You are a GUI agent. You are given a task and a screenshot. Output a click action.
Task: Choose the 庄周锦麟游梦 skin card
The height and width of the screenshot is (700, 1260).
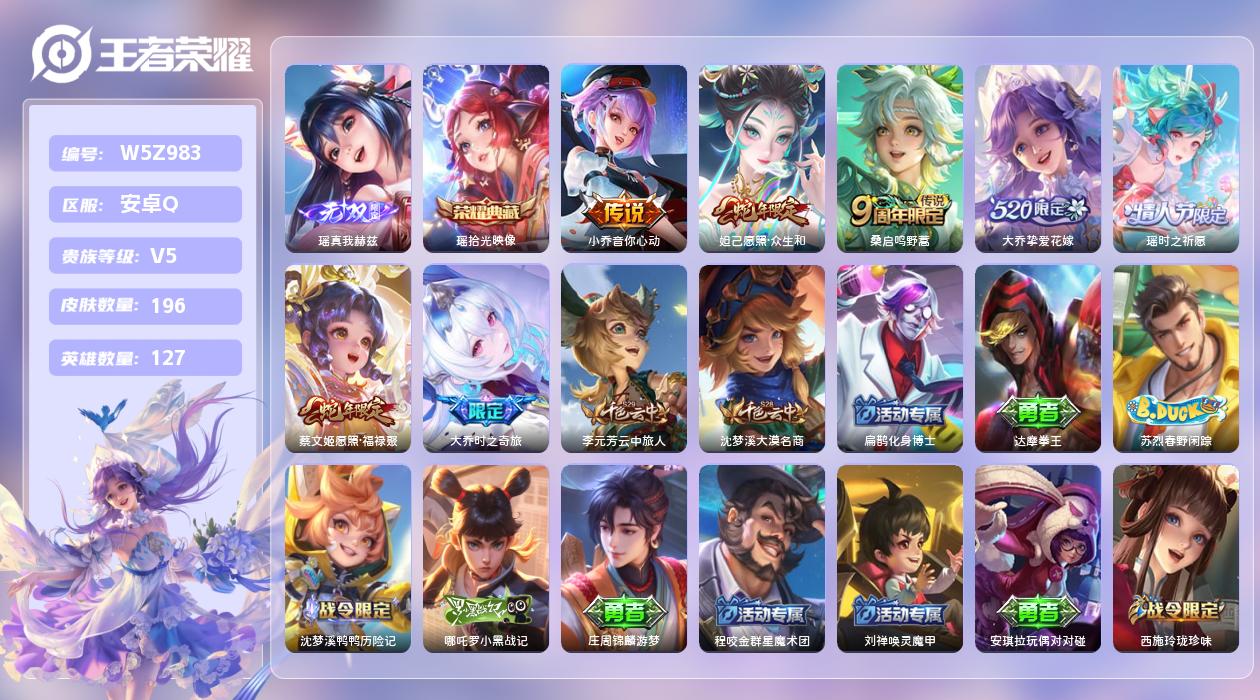(623, 558)
